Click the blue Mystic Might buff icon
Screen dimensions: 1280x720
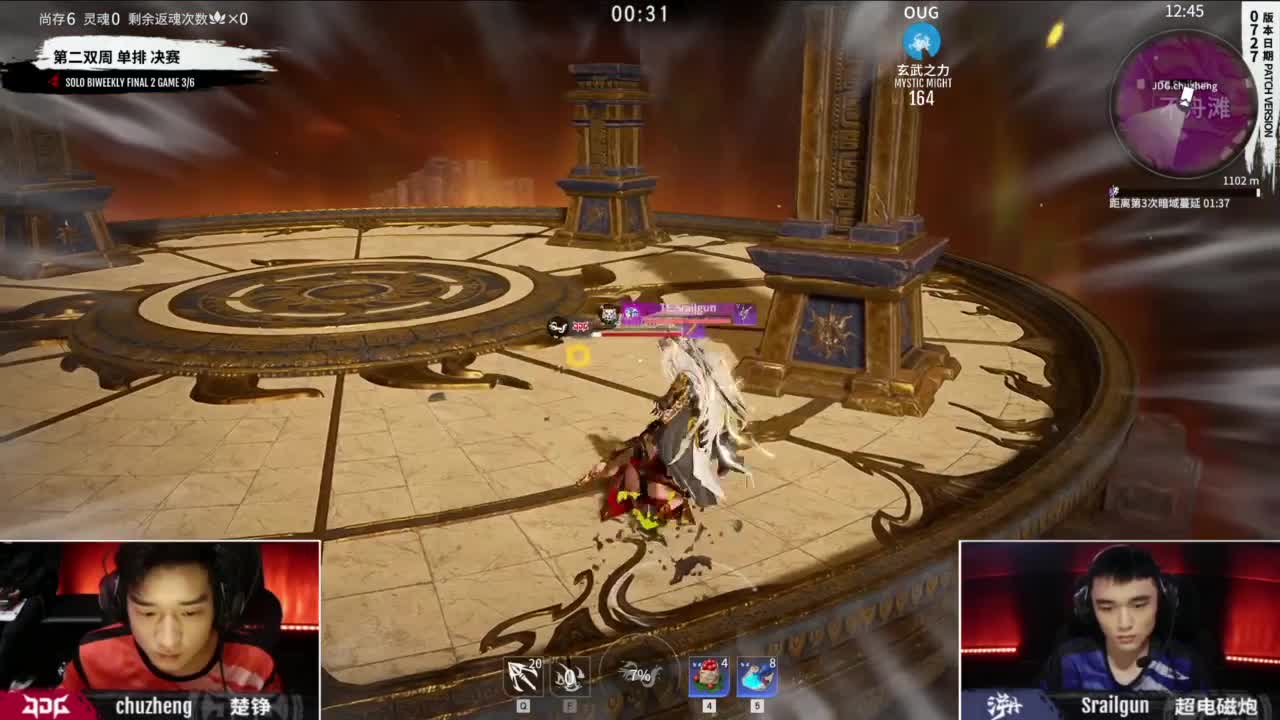click(x=920, y=42)
